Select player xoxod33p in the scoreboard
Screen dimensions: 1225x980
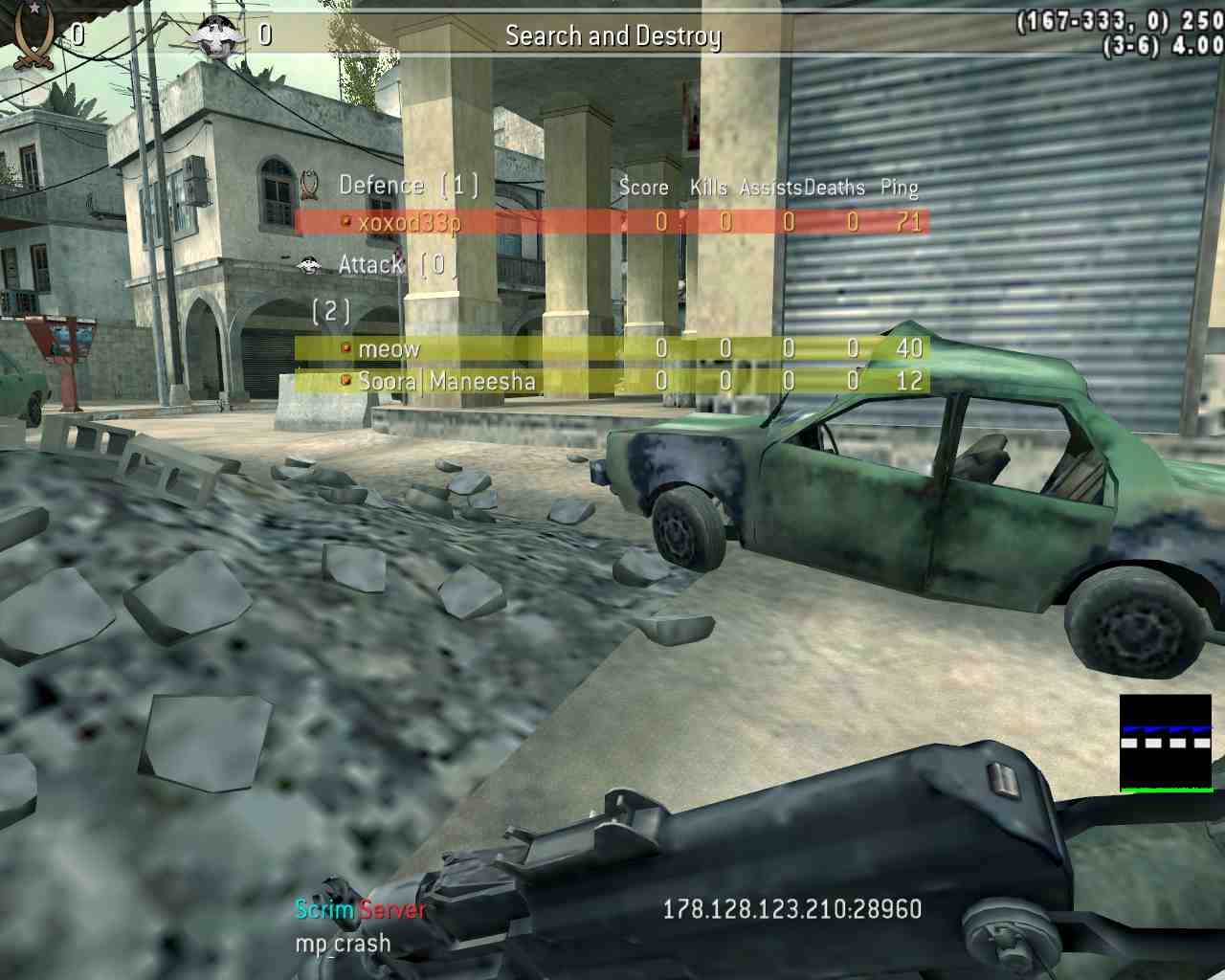tap(410, 222)
